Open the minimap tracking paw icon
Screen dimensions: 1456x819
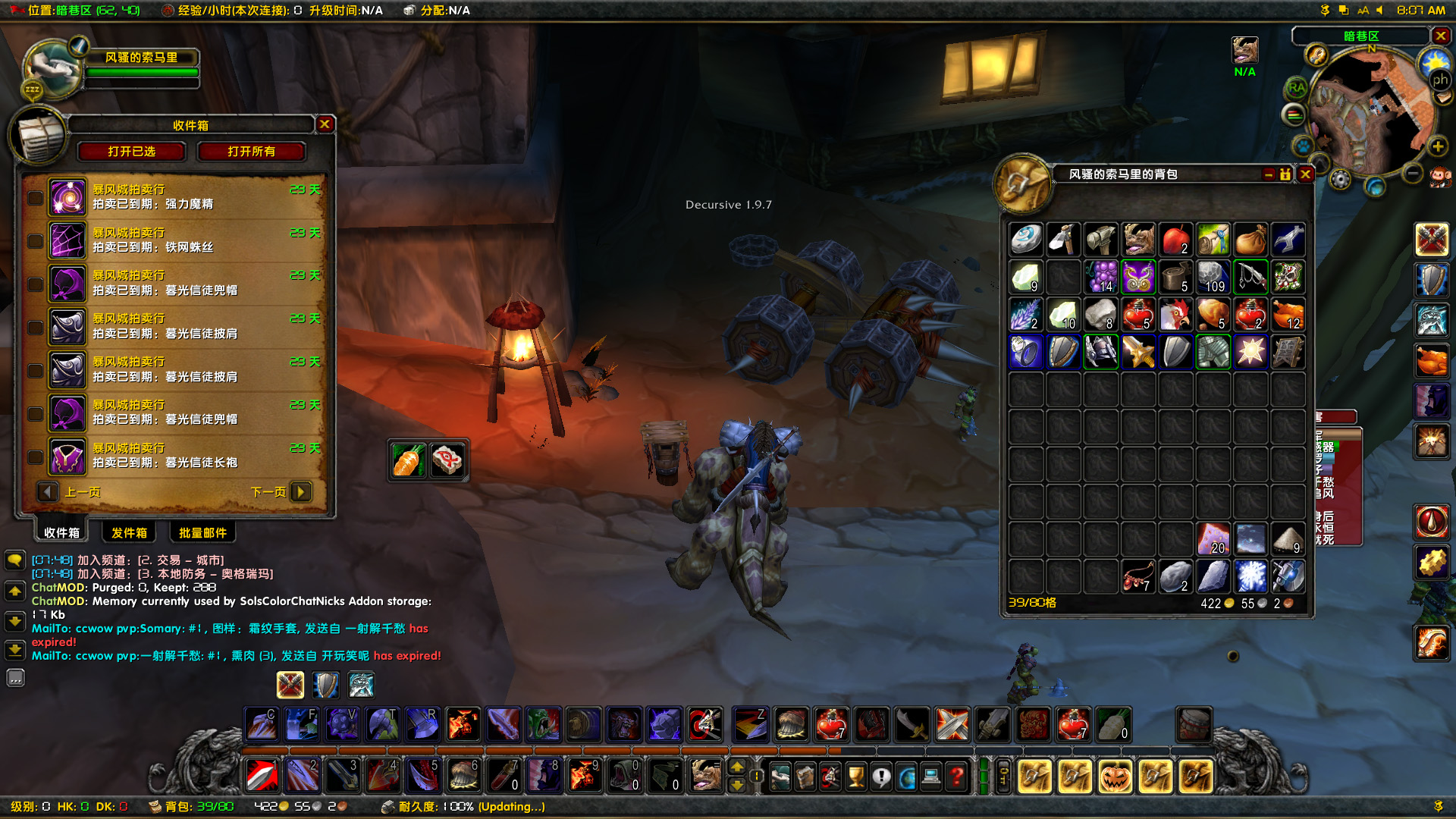tap(1302, 146)
